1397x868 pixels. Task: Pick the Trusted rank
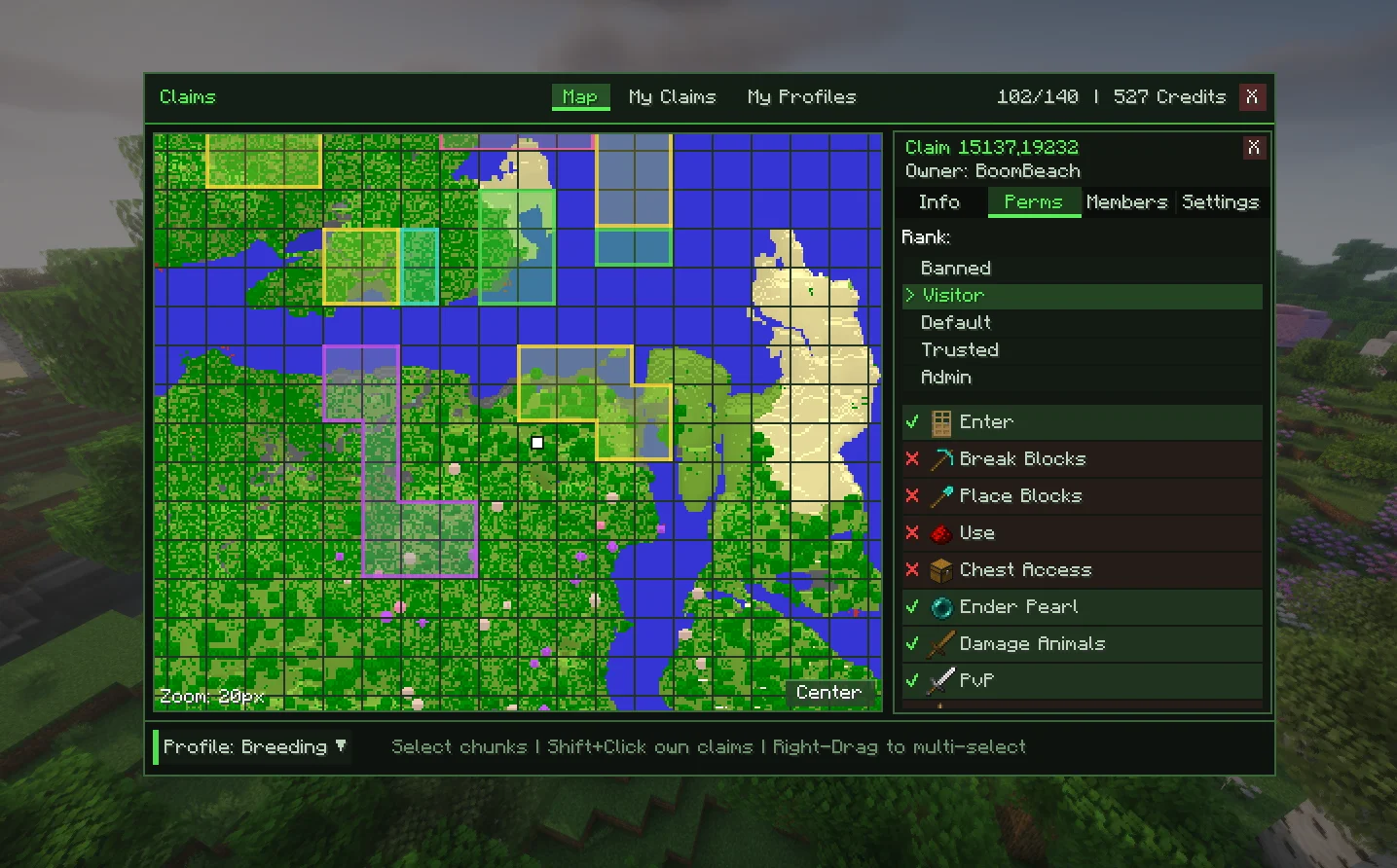pyautogui.click(x=960, y=349)
